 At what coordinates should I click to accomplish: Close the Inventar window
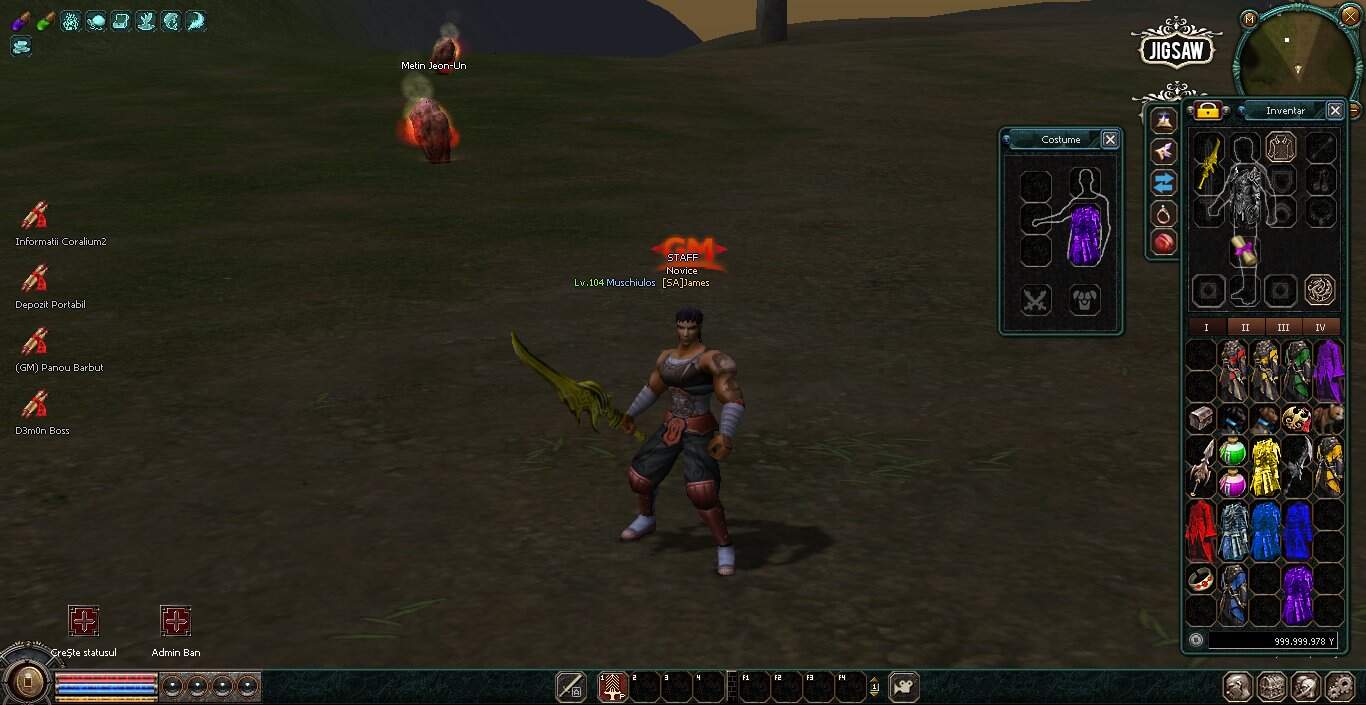pos(1334,111)
